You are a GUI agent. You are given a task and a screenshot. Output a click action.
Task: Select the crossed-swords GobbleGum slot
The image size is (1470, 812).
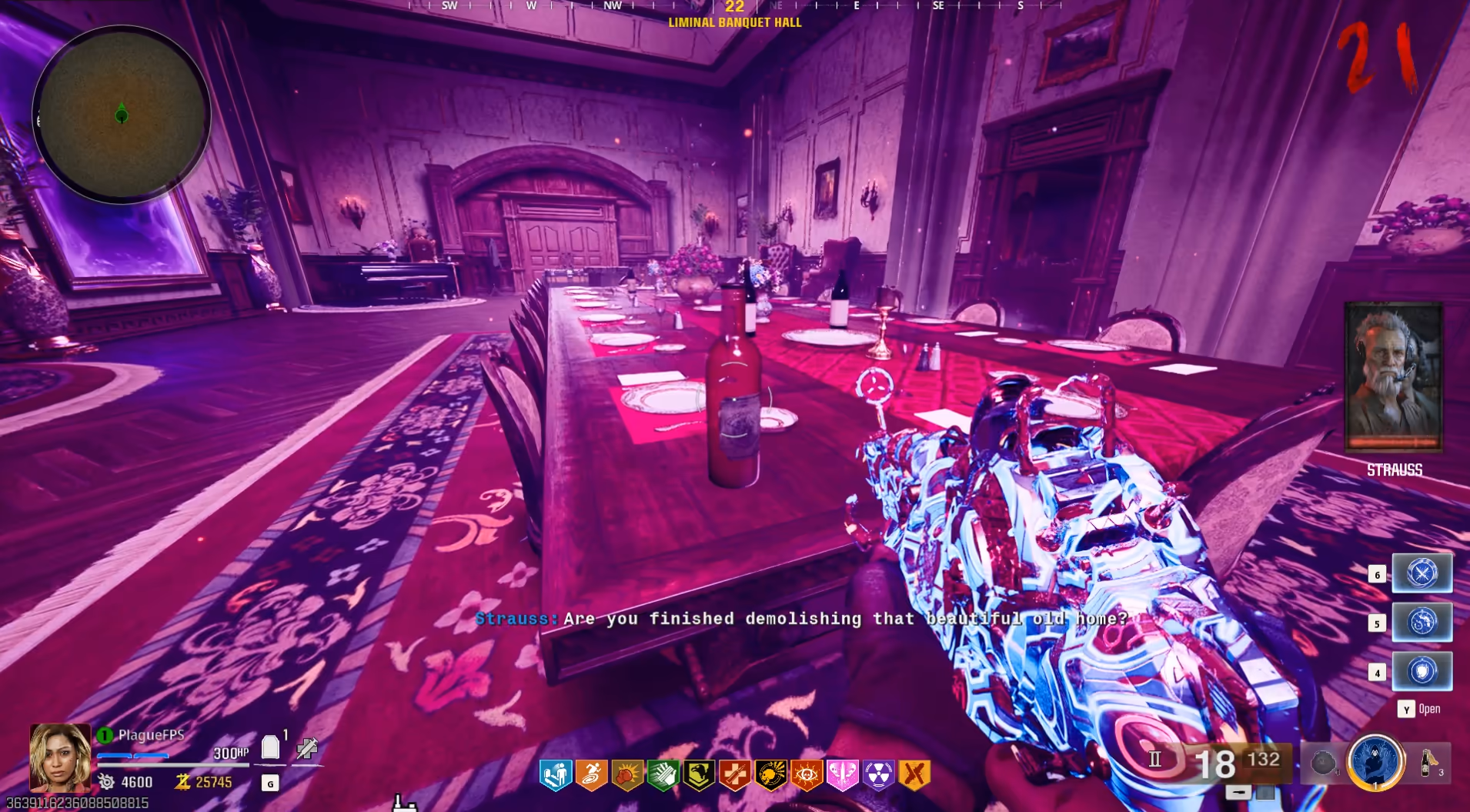tap(1422, 573)
